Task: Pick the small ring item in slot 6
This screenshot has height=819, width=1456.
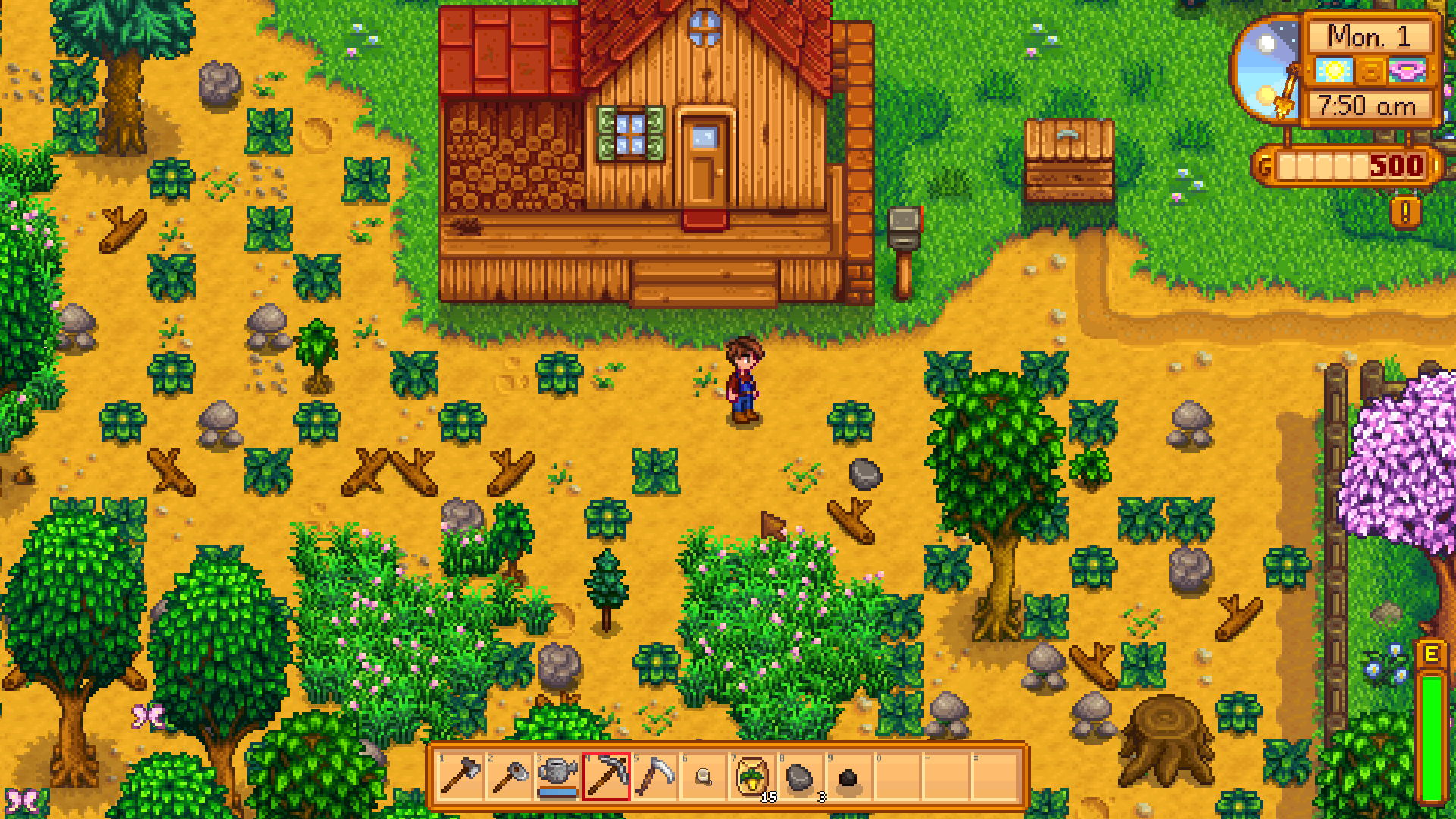Action: (704, 777)
